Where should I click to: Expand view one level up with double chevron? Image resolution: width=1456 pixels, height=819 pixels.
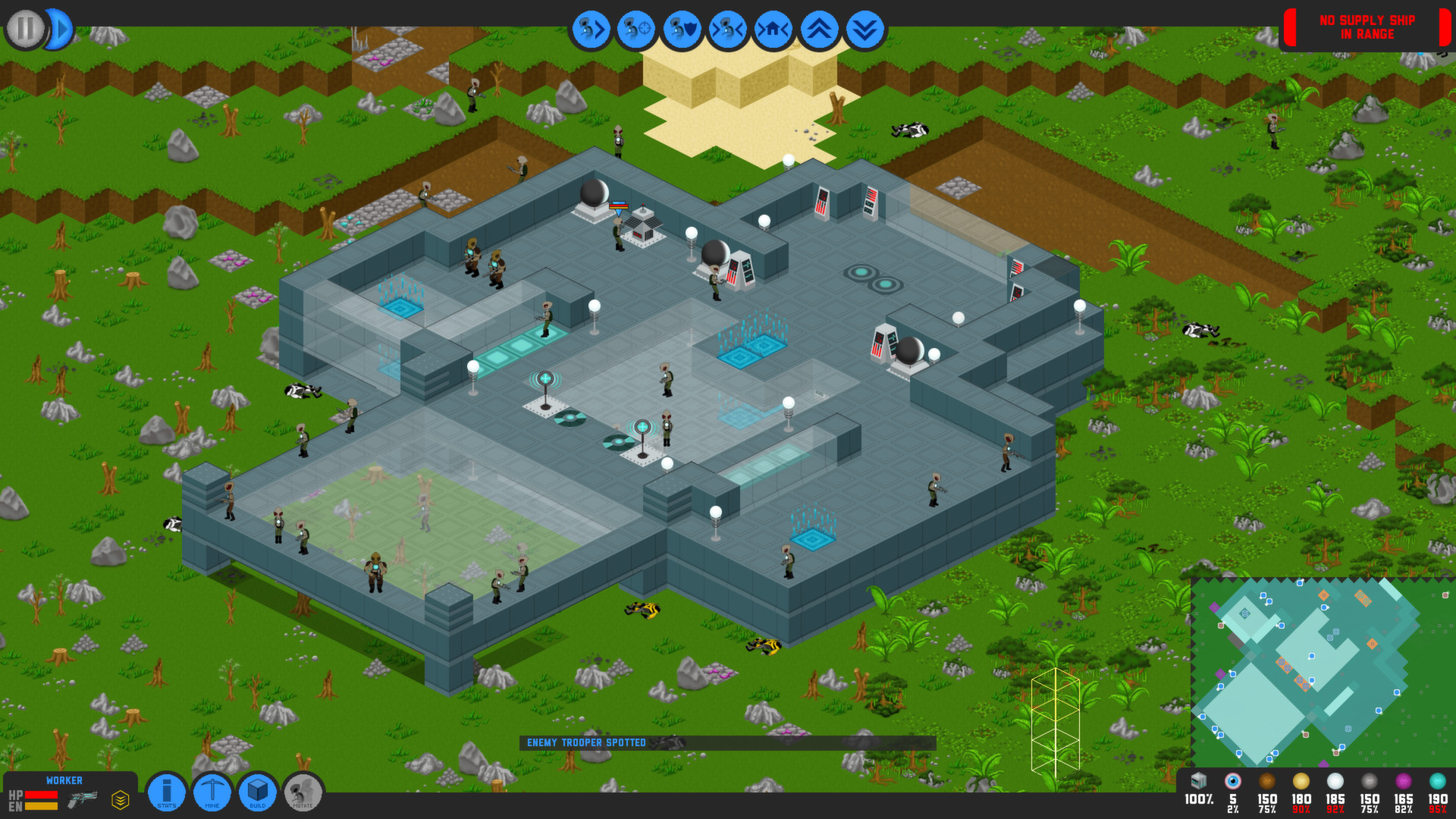tap(818, 29)
